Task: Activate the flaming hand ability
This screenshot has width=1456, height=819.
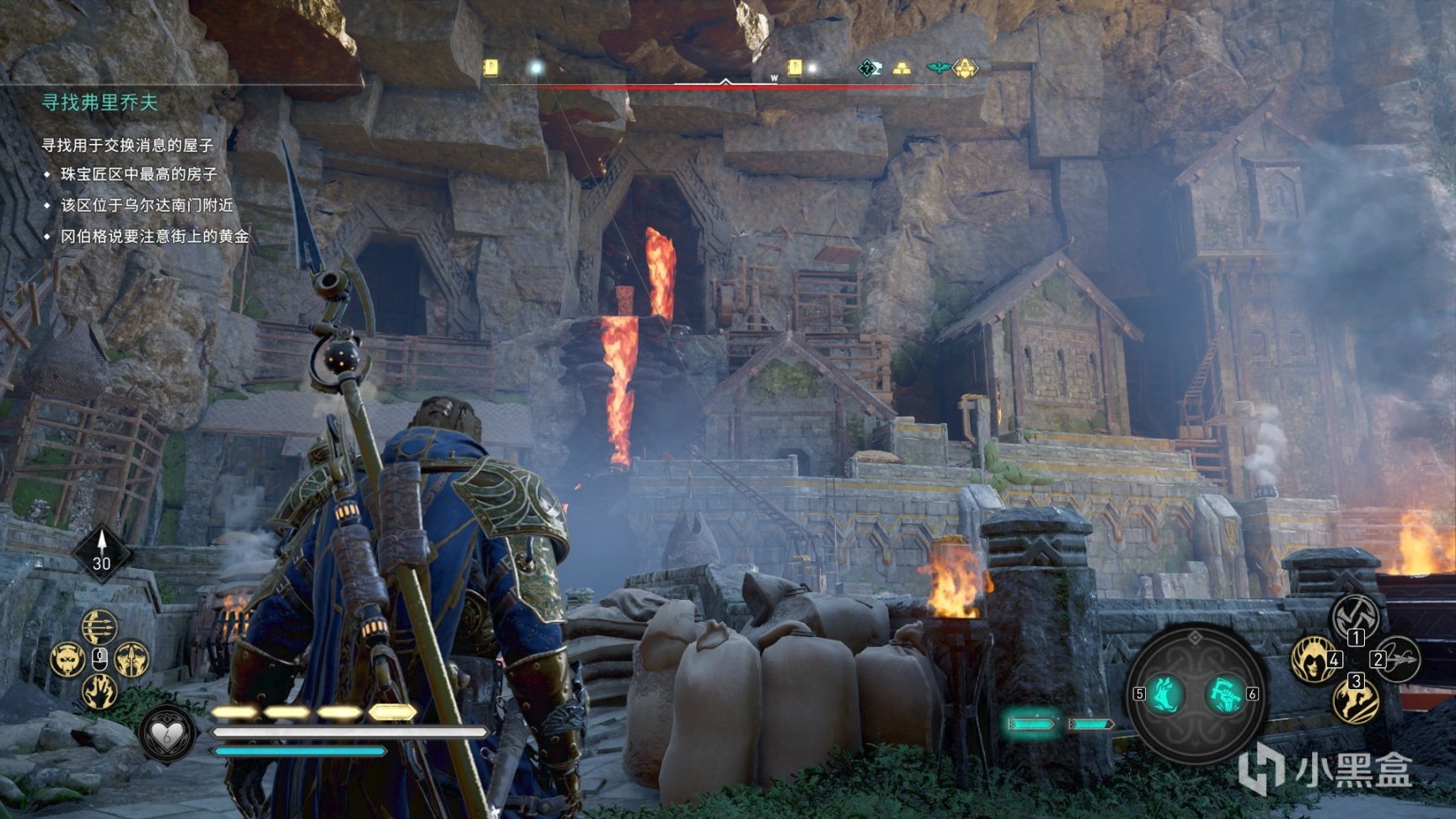Action: pos(99,691)
